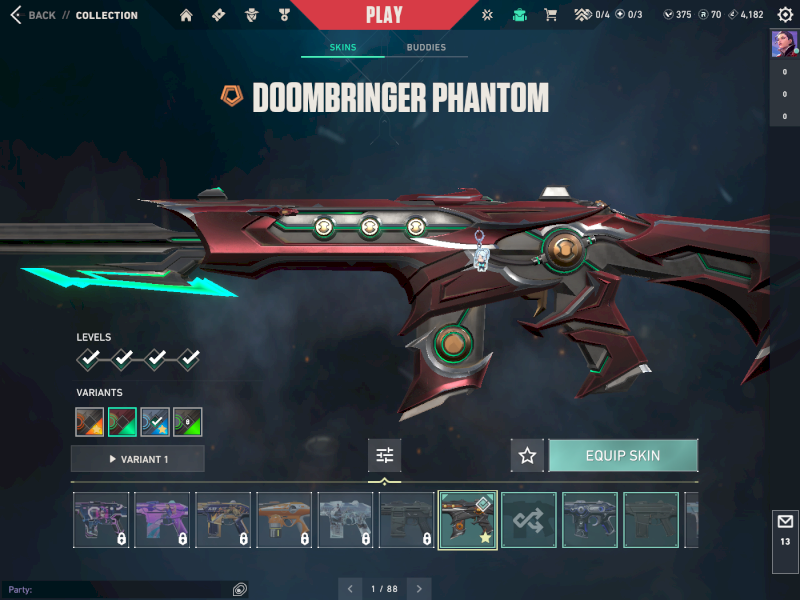Switch to the Buddies tab
This screenshot has height=600, width=800.
[x=426, y=47]
